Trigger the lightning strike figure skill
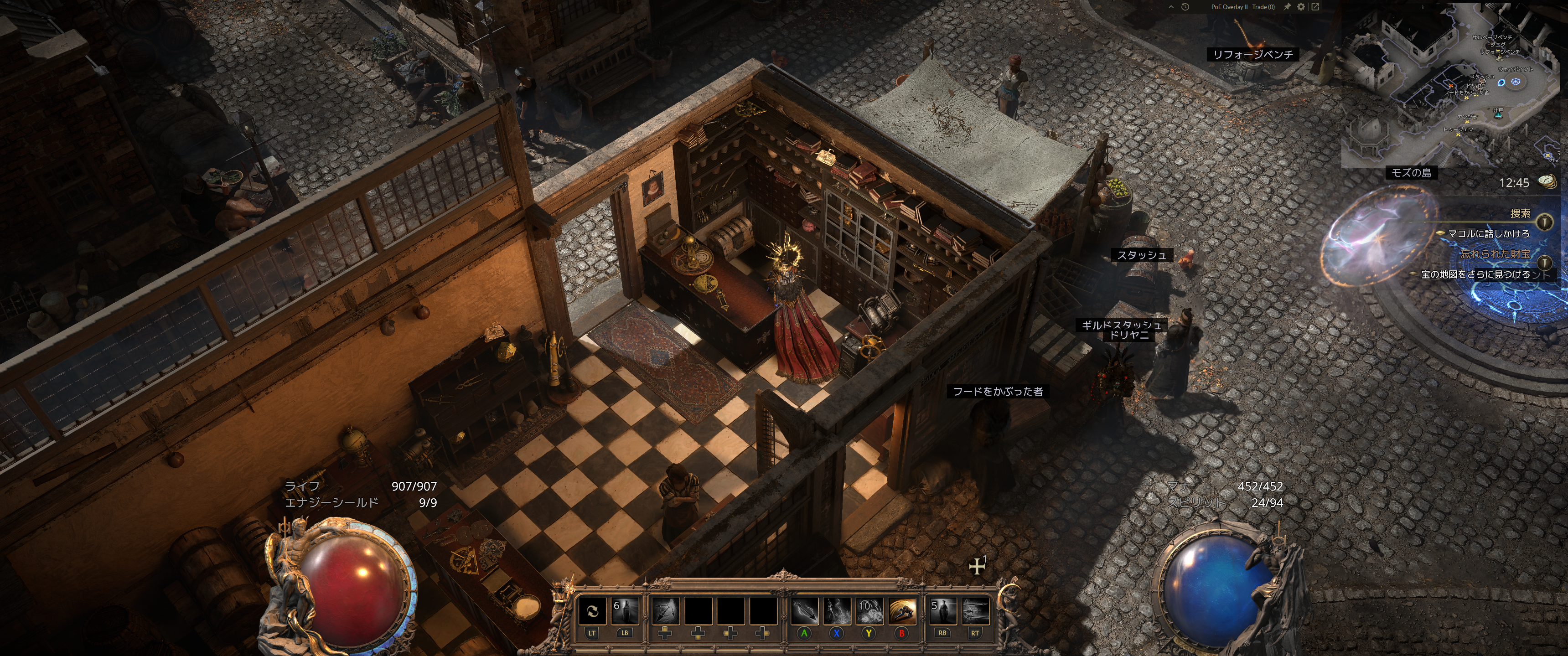This screenshot has height=656, width=1568. point(837,611)
